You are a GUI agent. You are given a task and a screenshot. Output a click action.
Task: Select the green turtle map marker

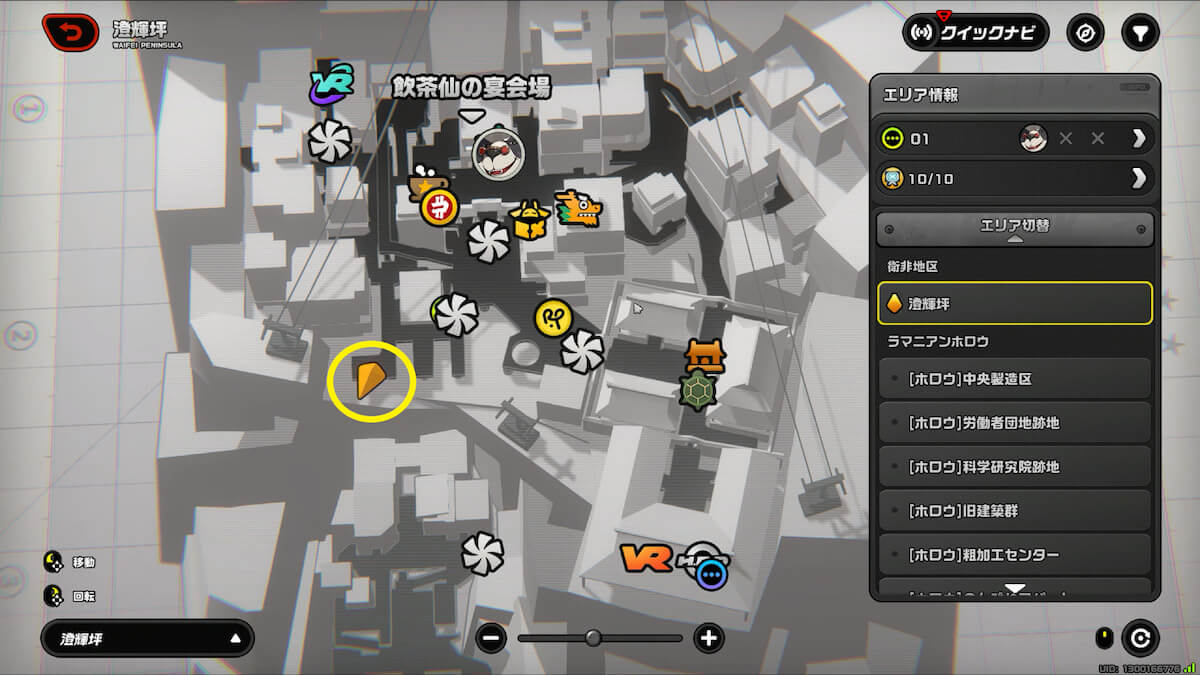click(x=697, y=389)
